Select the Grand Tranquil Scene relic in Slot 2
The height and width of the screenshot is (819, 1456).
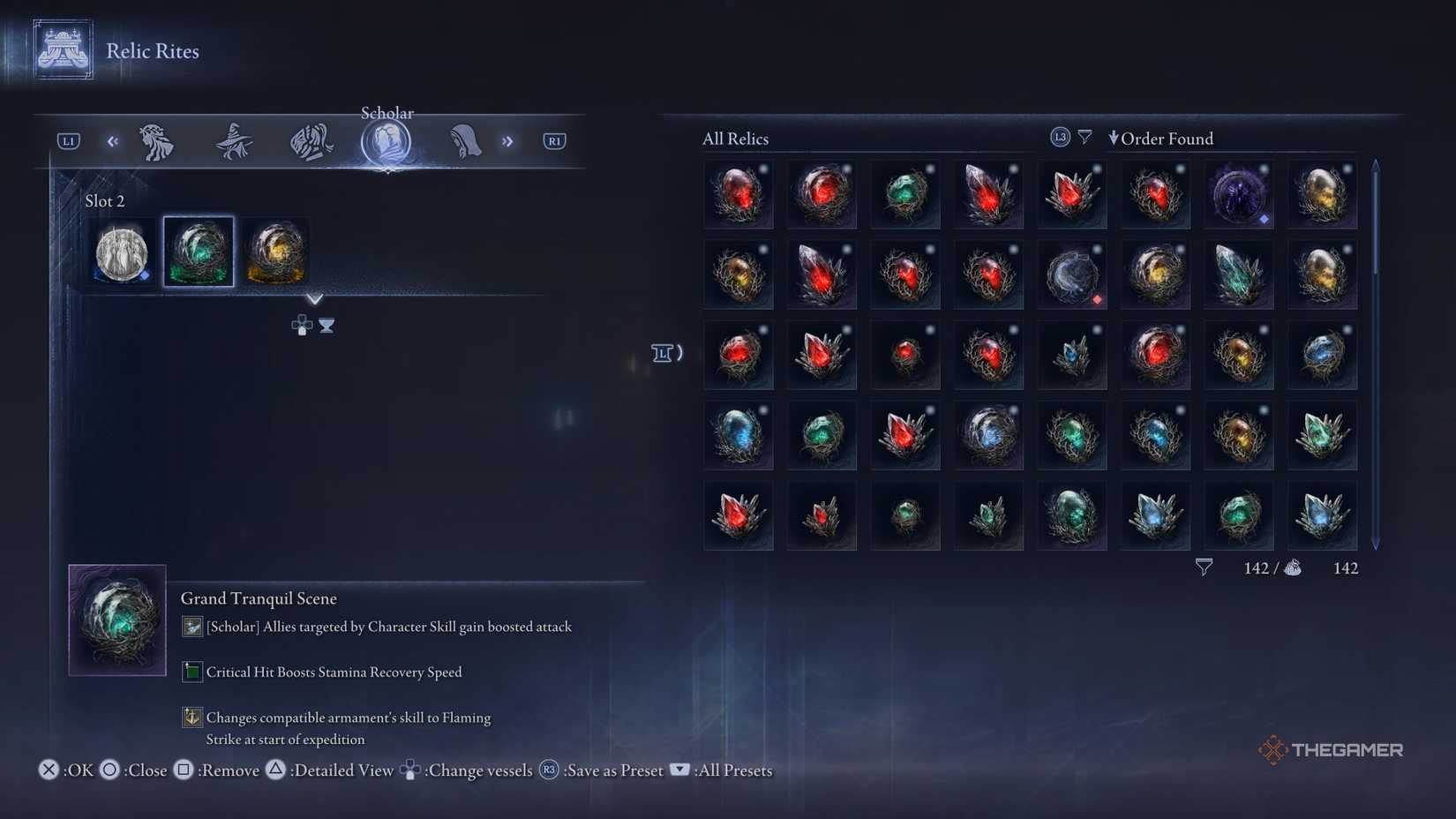pos(198,252)
